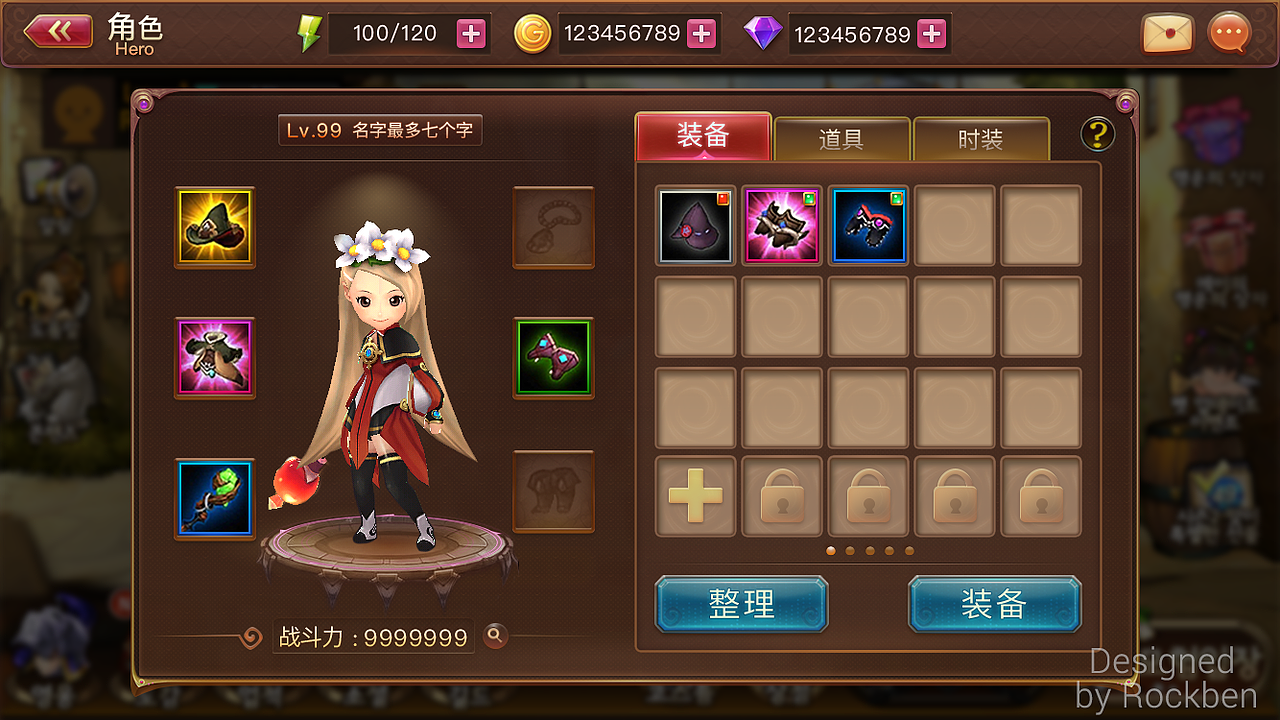Viewport: 1280px width, 720px height.
Task: Expand inventory via the plus slot
Action: pos(695,495)
